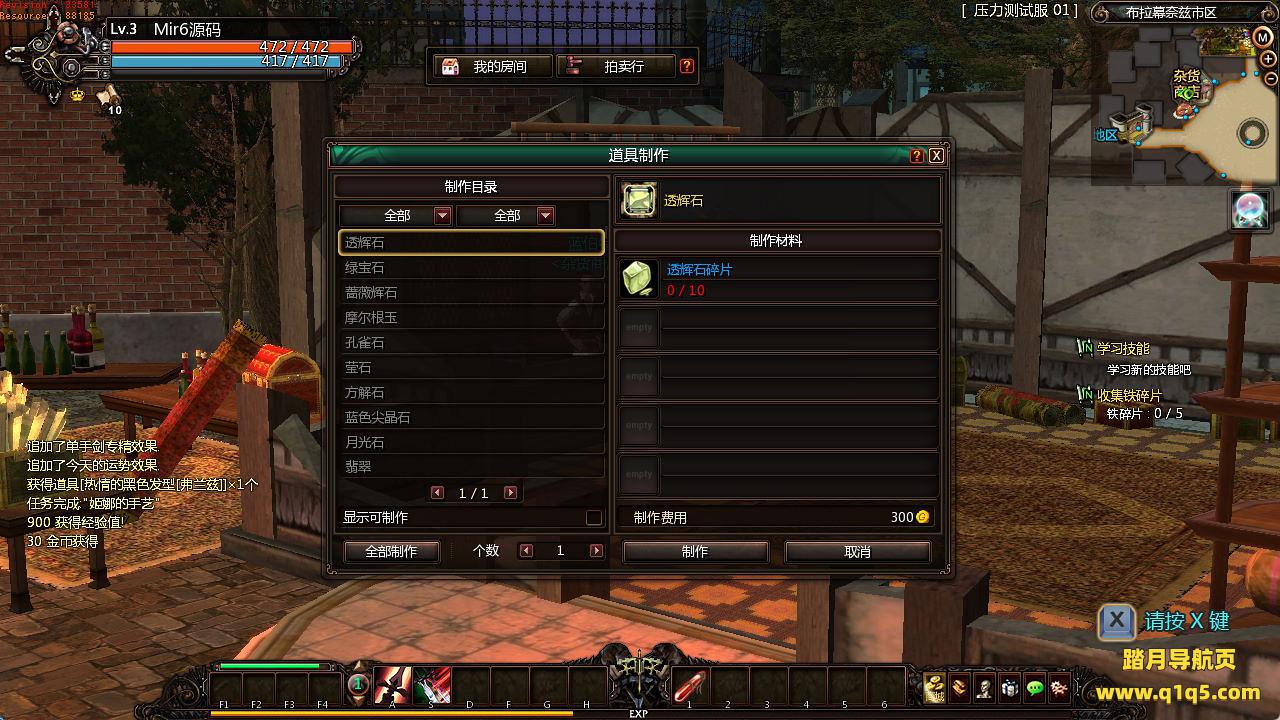Open the crafting window help

(917, 156)
